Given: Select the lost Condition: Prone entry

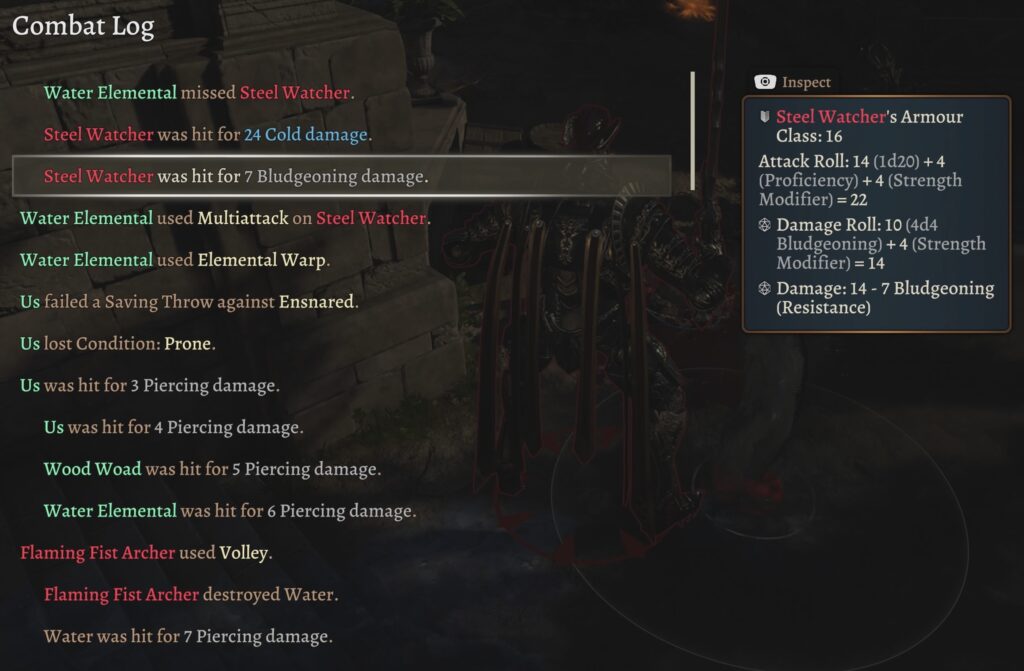Looking at the screenshot, I should click(x=118, y=344).
